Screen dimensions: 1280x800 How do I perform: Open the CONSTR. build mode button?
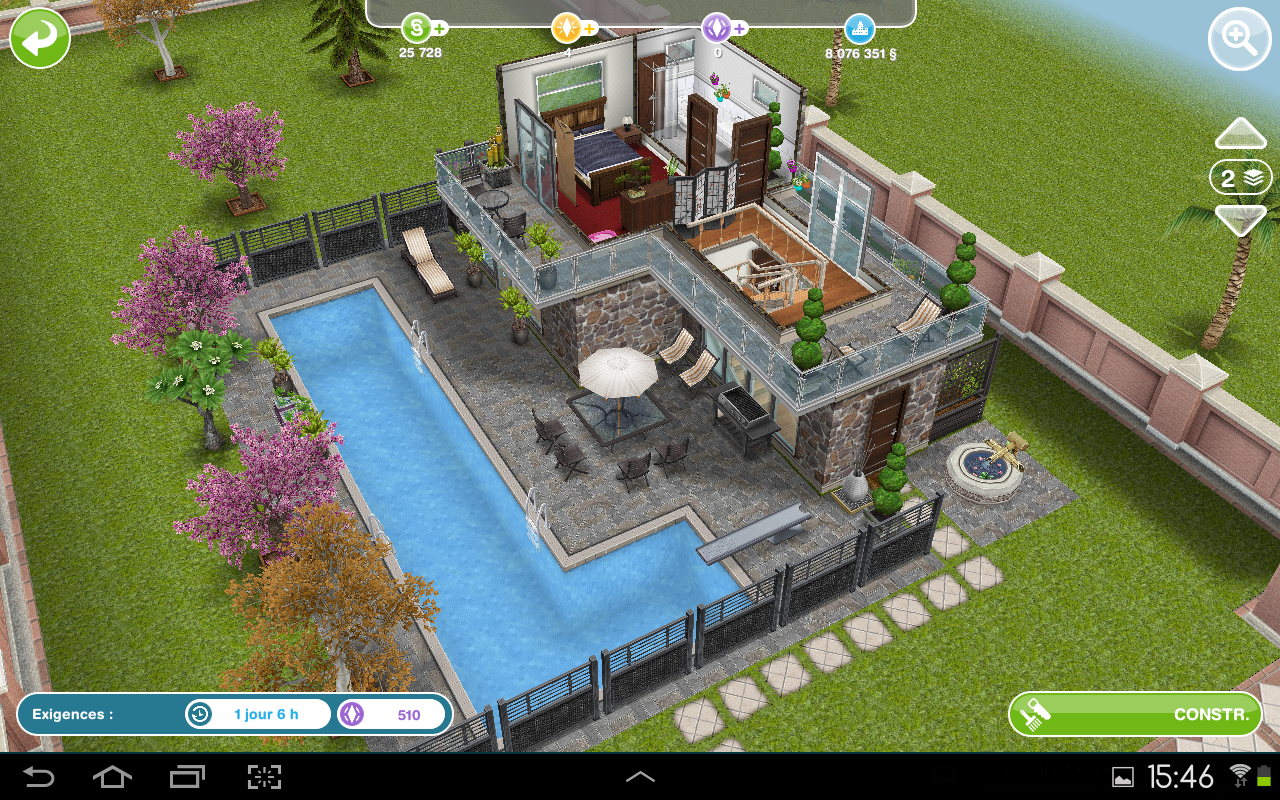tap(1135, 714)
